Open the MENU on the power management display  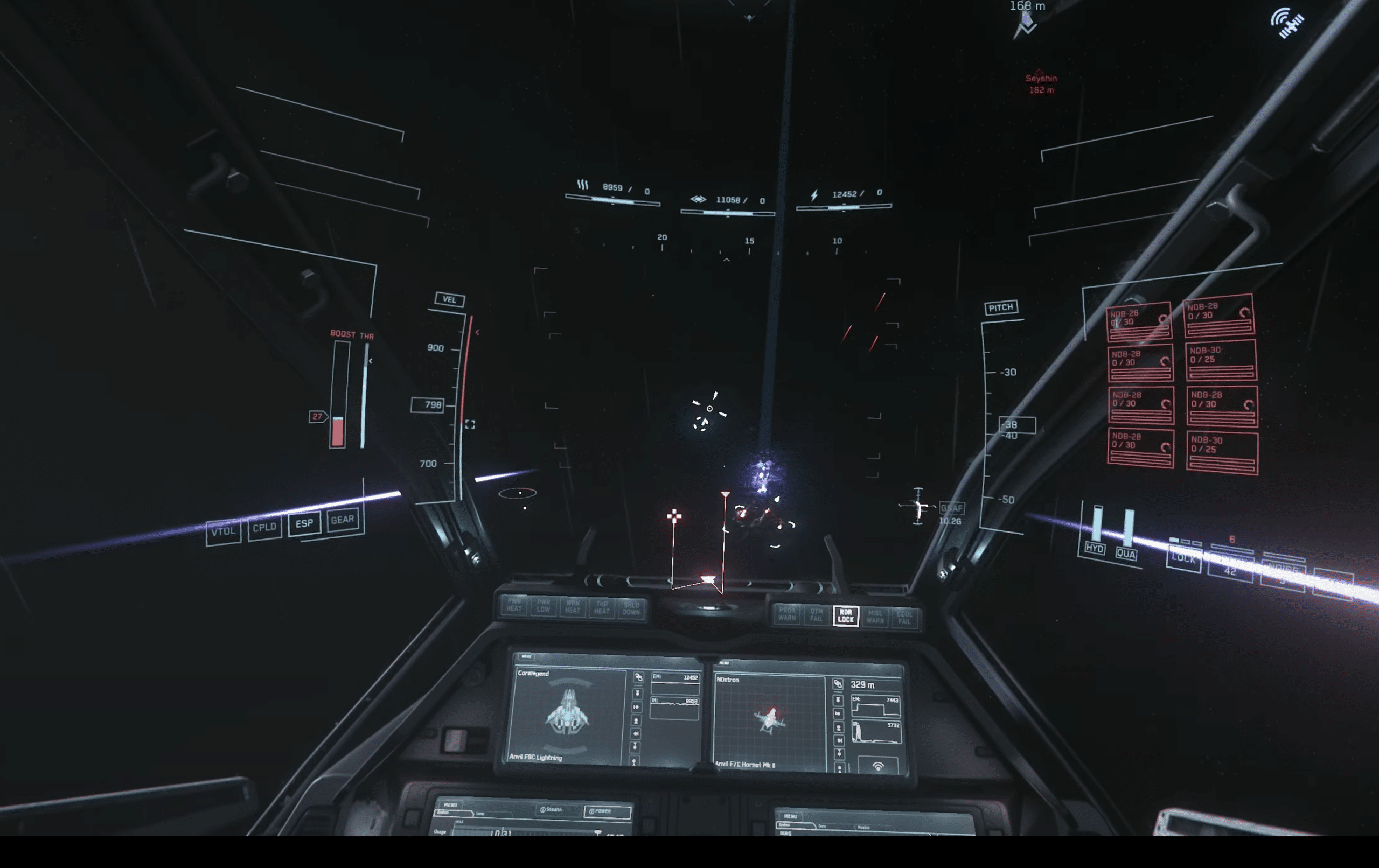450,804
